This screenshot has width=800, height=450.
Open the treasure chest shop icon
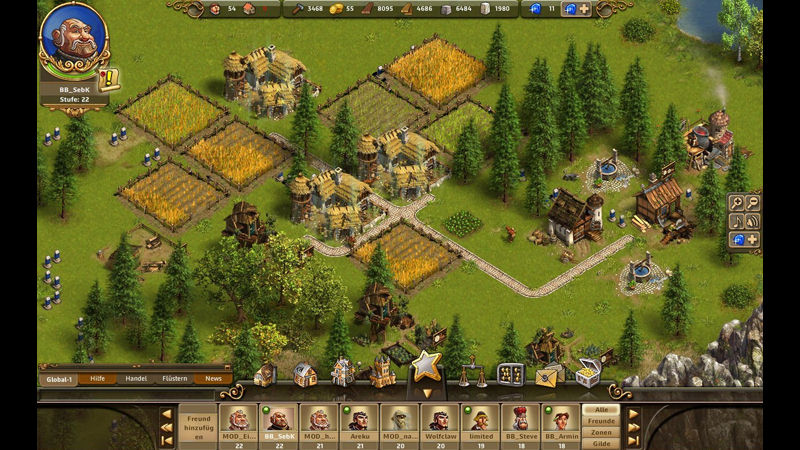click(x=587, y=372)
